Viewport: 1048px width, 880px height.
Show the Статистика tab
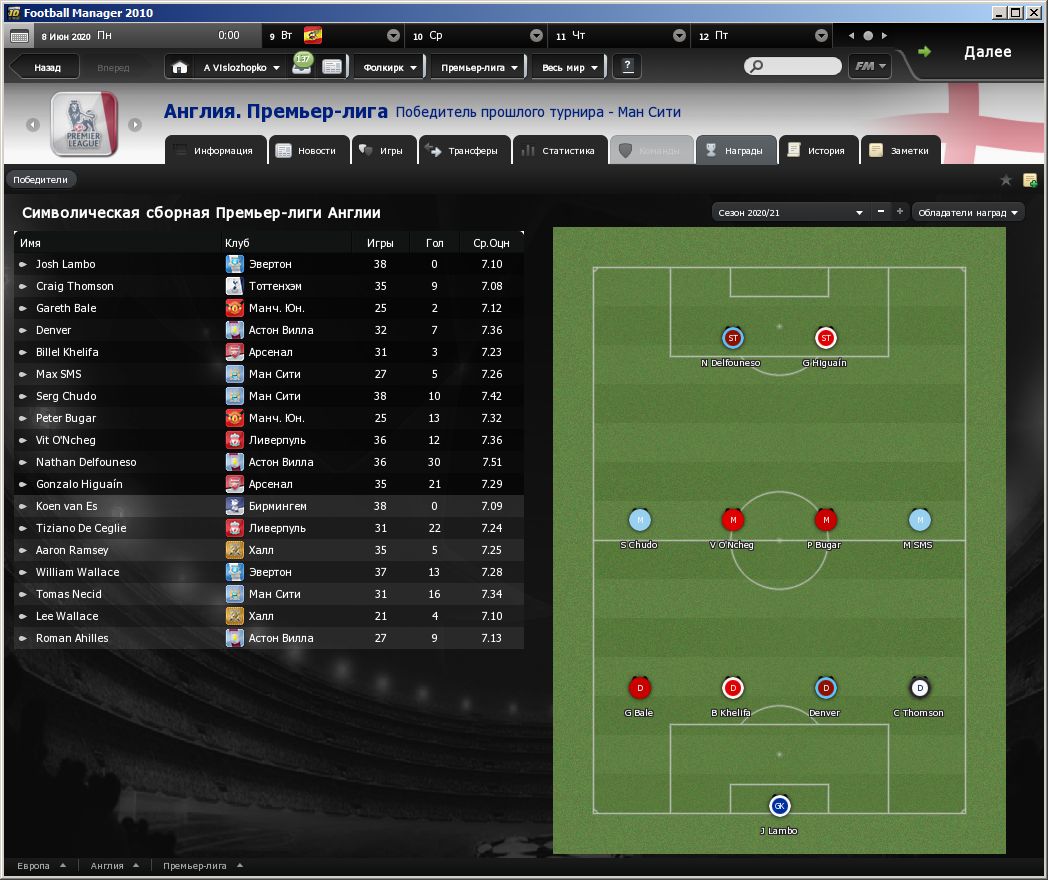[558, 151]
